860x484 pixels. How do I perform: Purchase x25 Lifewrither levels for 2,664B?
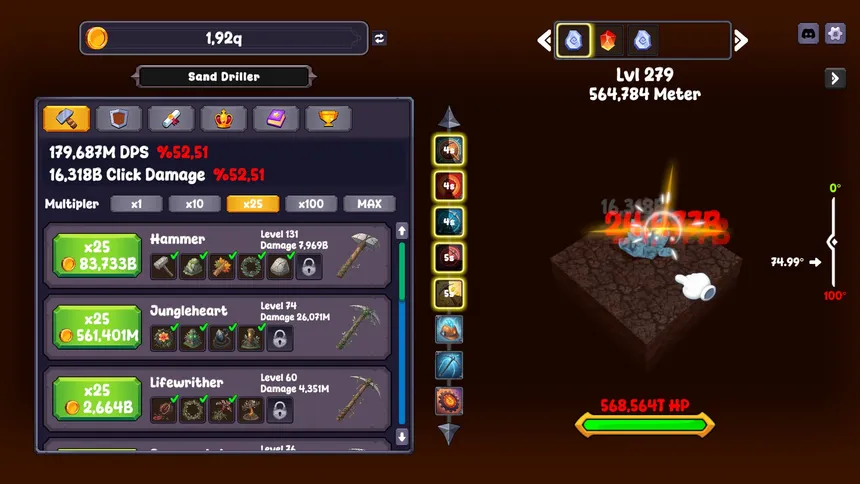click(x=97, y=398)
